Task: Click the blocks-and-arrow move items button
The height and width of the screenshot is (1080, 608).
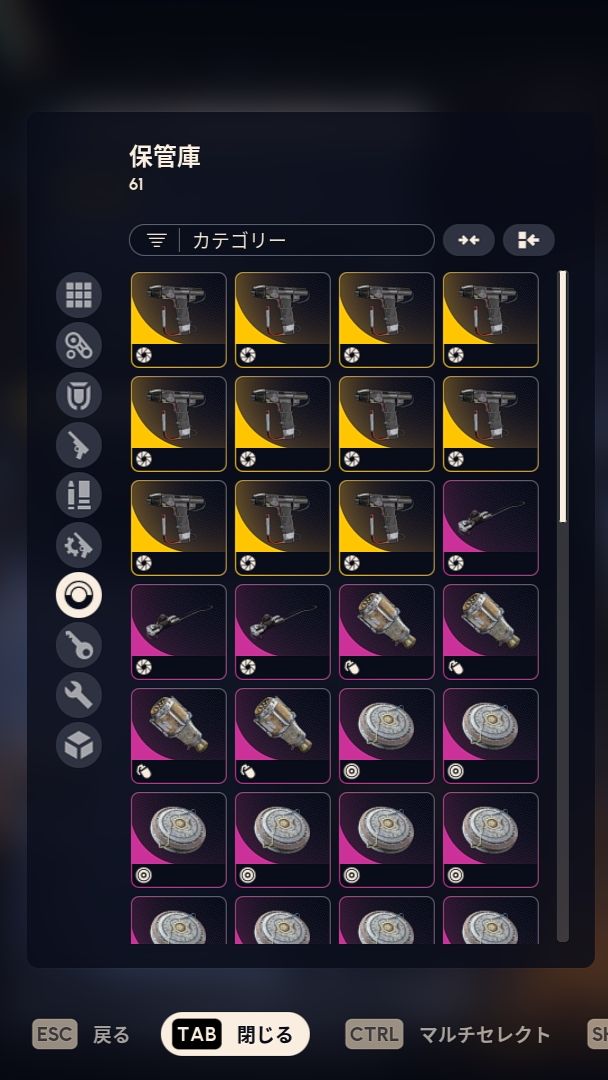Action: point(528,240)
